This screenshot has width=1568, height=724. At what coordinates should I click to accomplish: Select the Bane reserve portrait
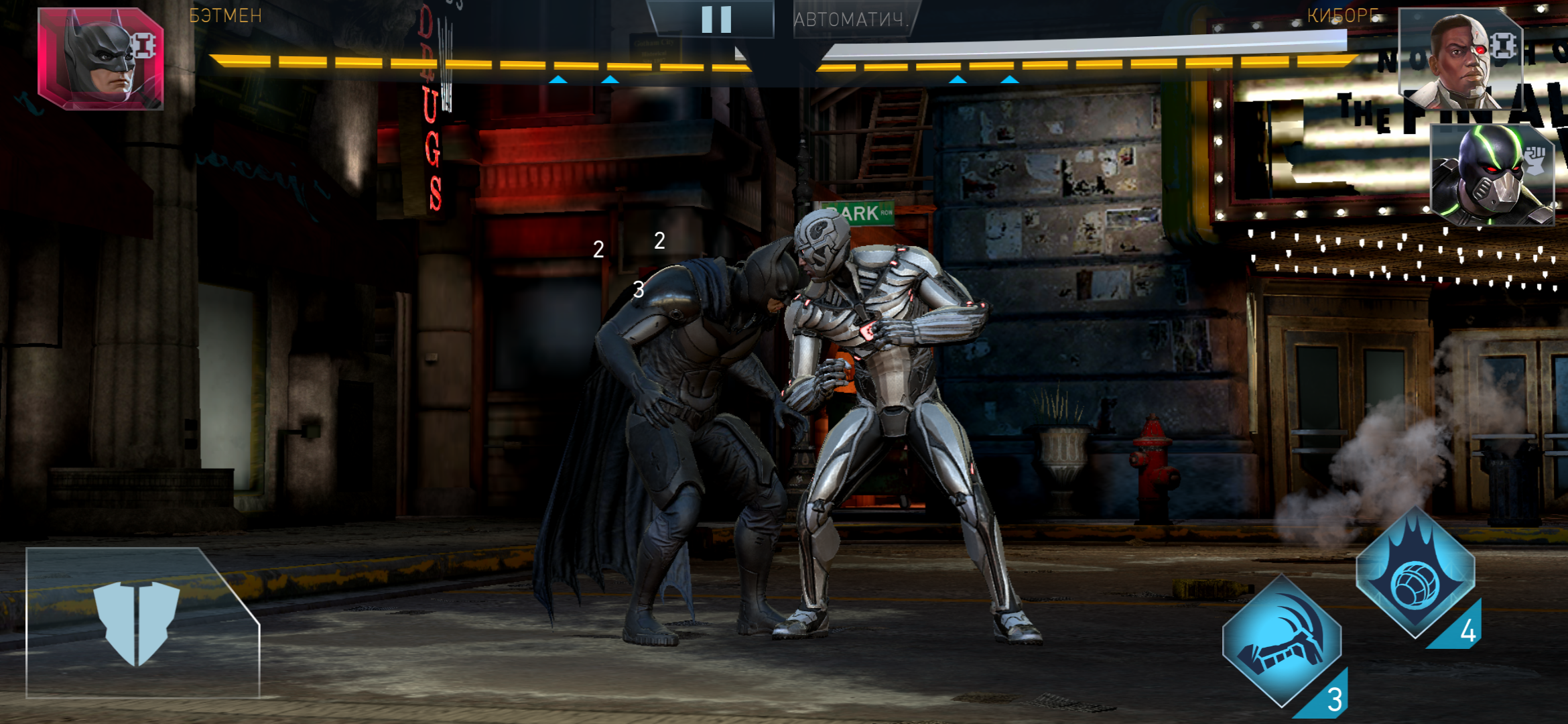point(1493,176)
